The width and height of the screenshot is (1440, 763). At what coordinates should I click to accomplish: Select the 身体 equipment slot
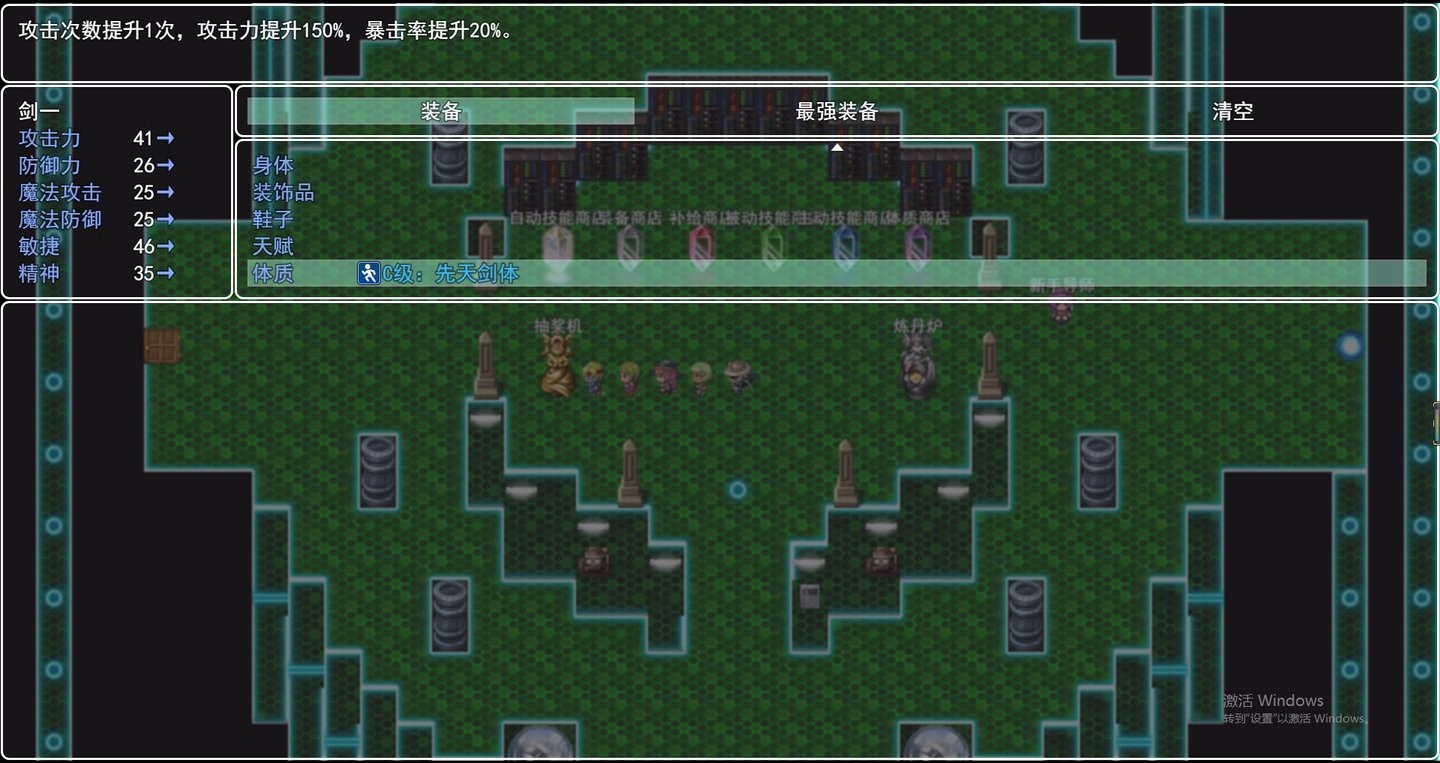click(x=272, y=165)
